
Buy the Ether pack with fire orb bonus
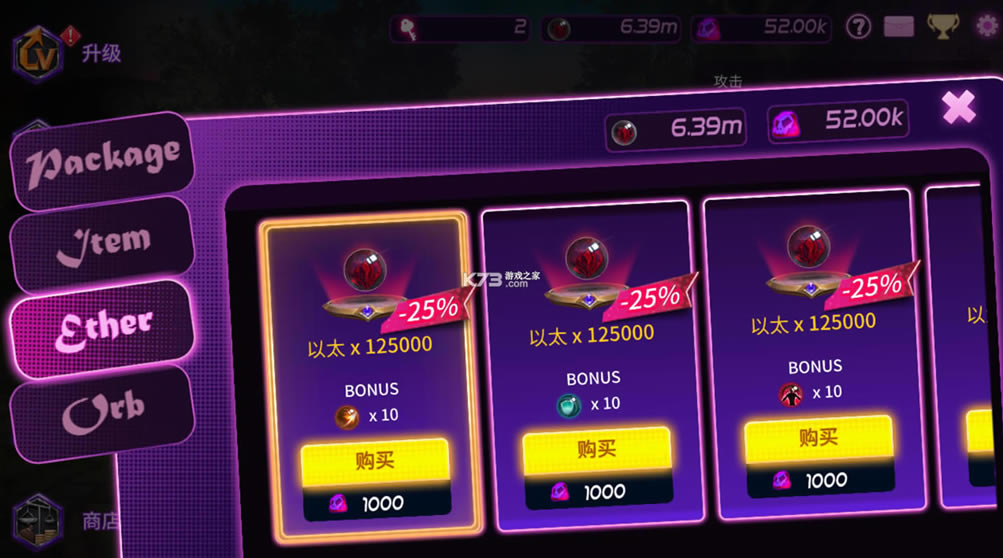click(375, 461)
